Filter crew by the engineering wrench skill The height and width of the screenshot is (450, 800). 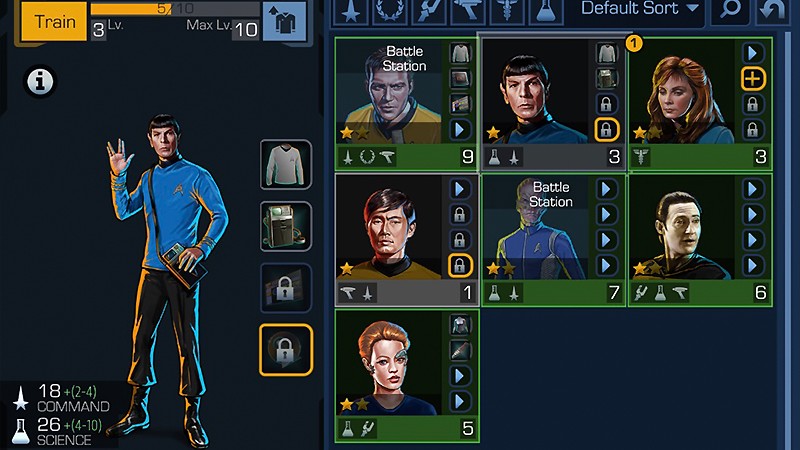pyautogui.click(x=428, y=10)
